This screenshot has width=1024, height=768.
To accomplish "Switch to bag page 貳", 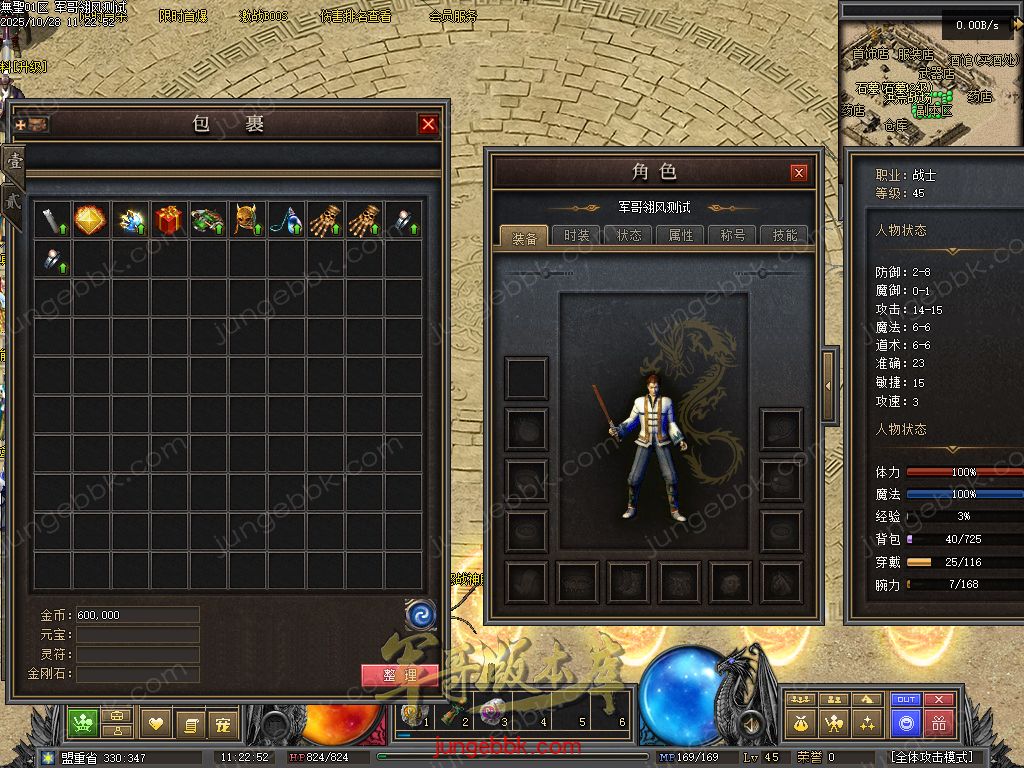I will pyautogui.click(x=13, y=199).
